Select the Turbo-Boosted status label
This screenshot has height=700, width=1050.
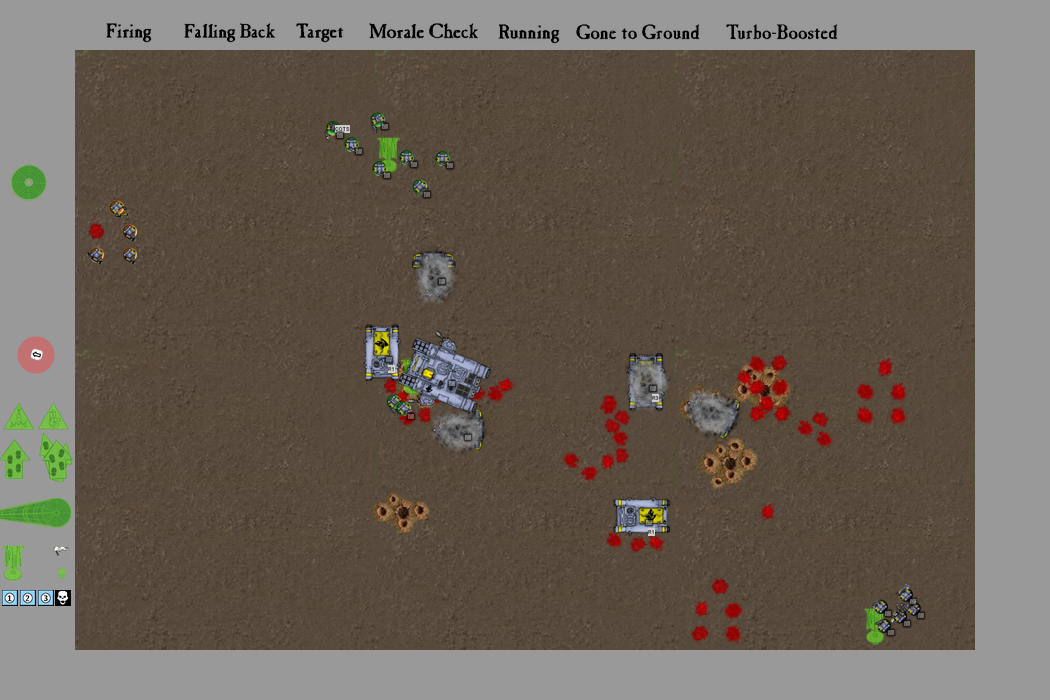[781, 33]
